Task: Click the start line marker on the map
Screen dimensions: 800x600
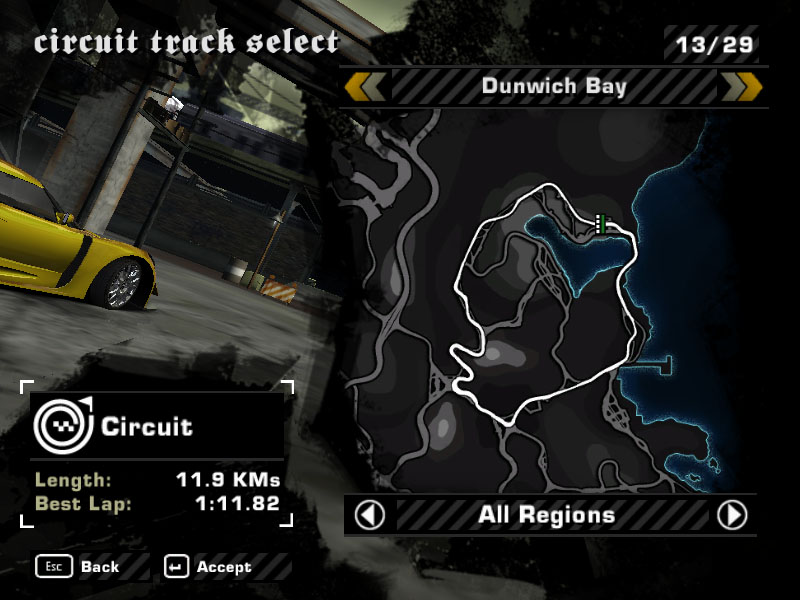Action: (601, 224)
